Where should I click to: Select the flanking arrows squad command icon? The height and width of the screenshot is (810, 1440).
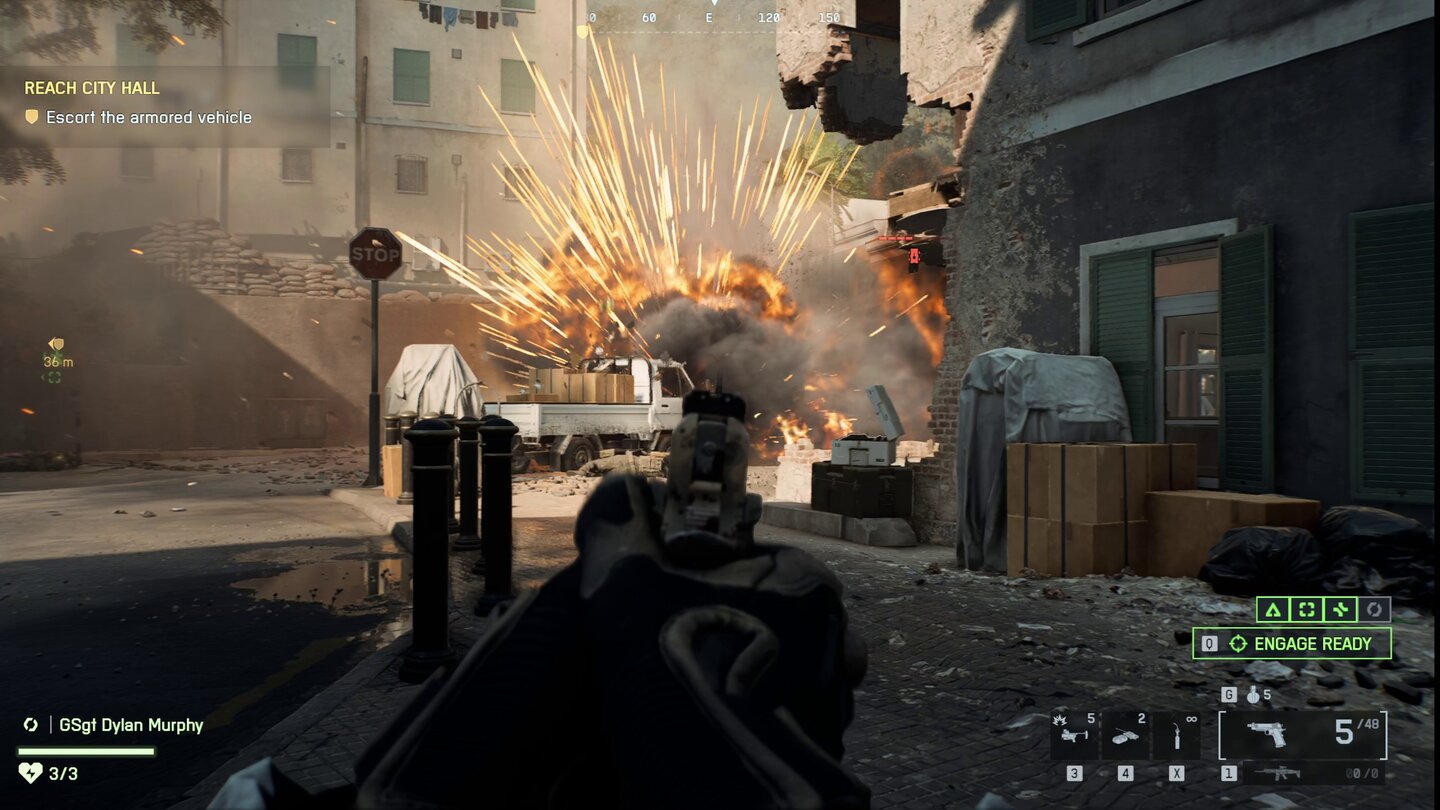[x=1340, y=608]
